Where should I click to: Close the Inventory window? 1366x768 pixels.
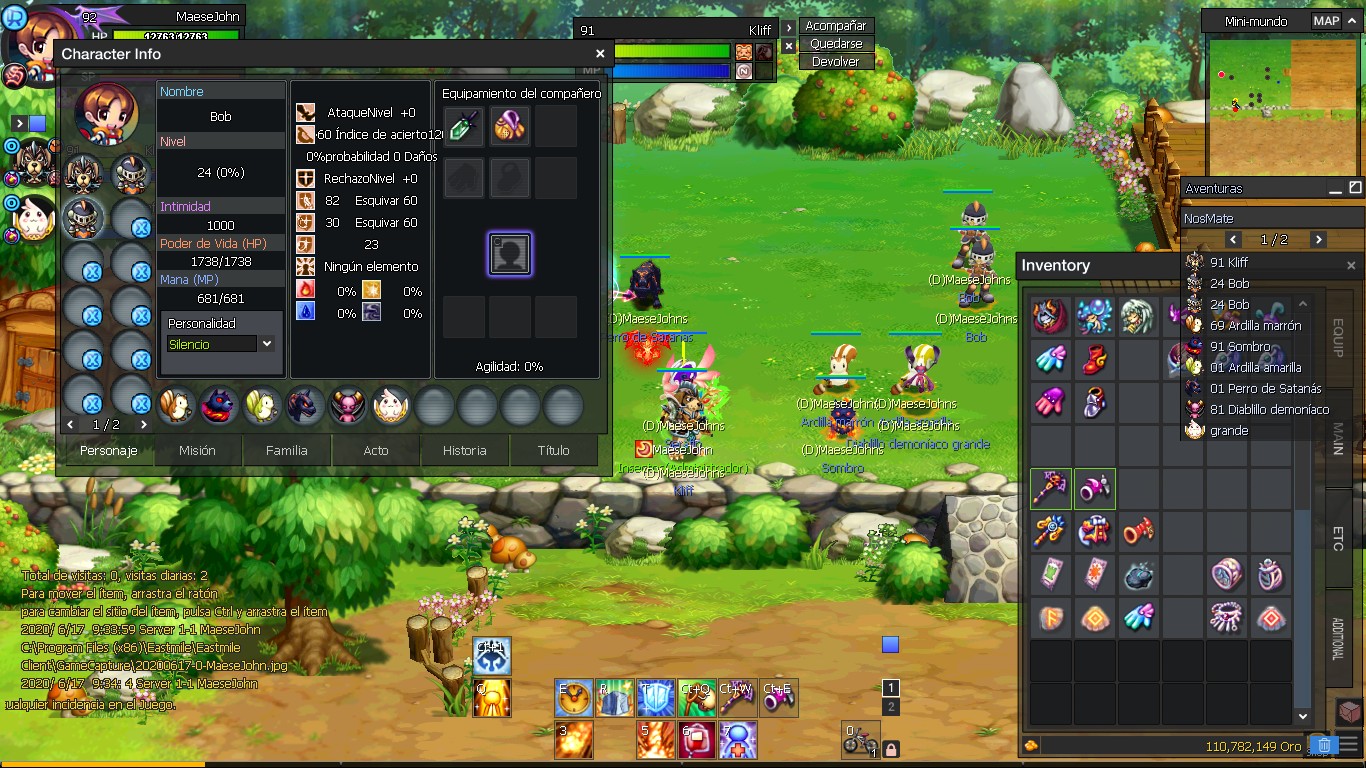(1351, 266)
